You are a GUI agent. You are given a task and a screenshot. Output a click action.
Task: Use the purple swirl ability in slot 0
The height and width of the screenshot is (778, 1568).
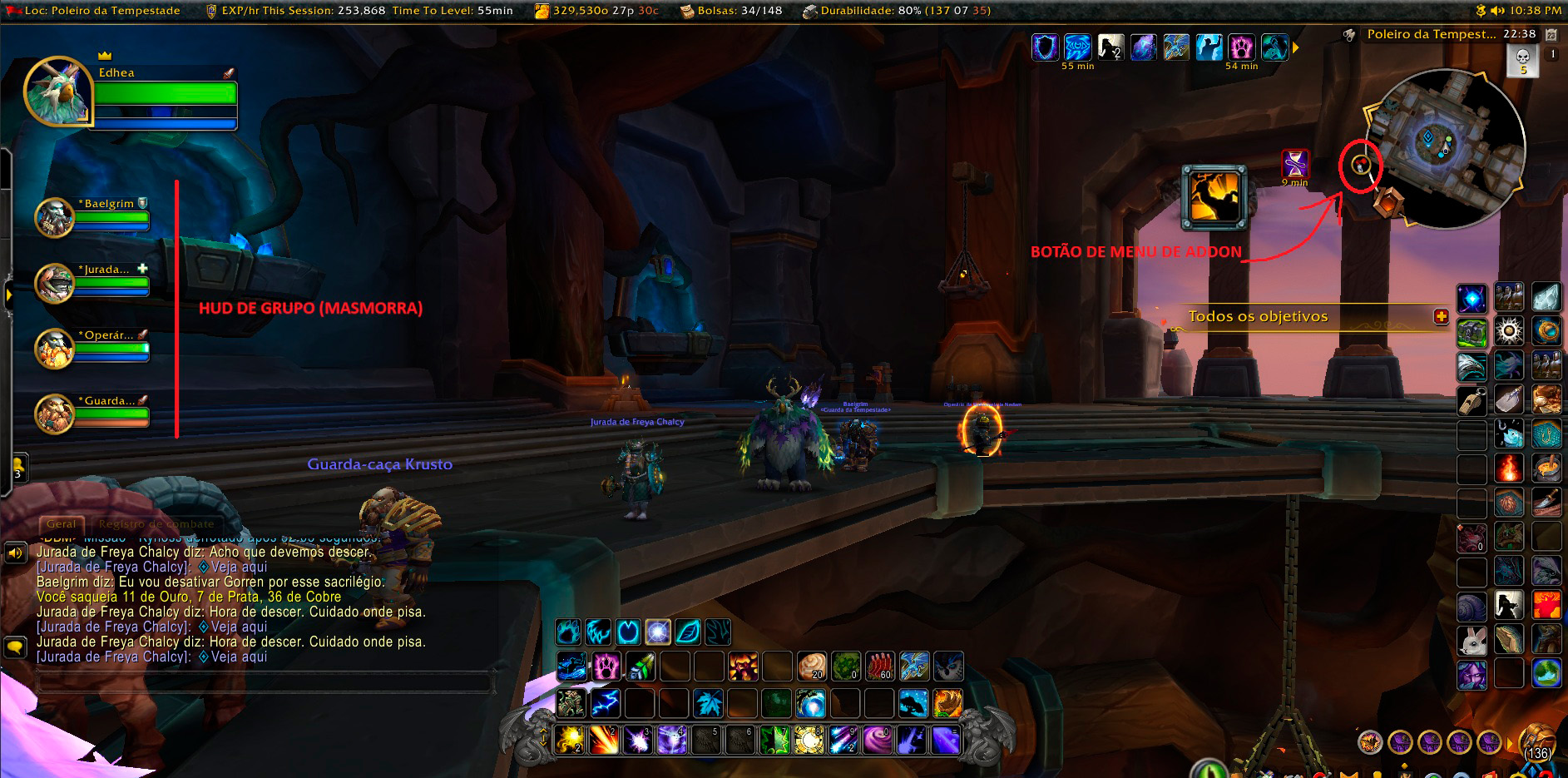point(877,739)
